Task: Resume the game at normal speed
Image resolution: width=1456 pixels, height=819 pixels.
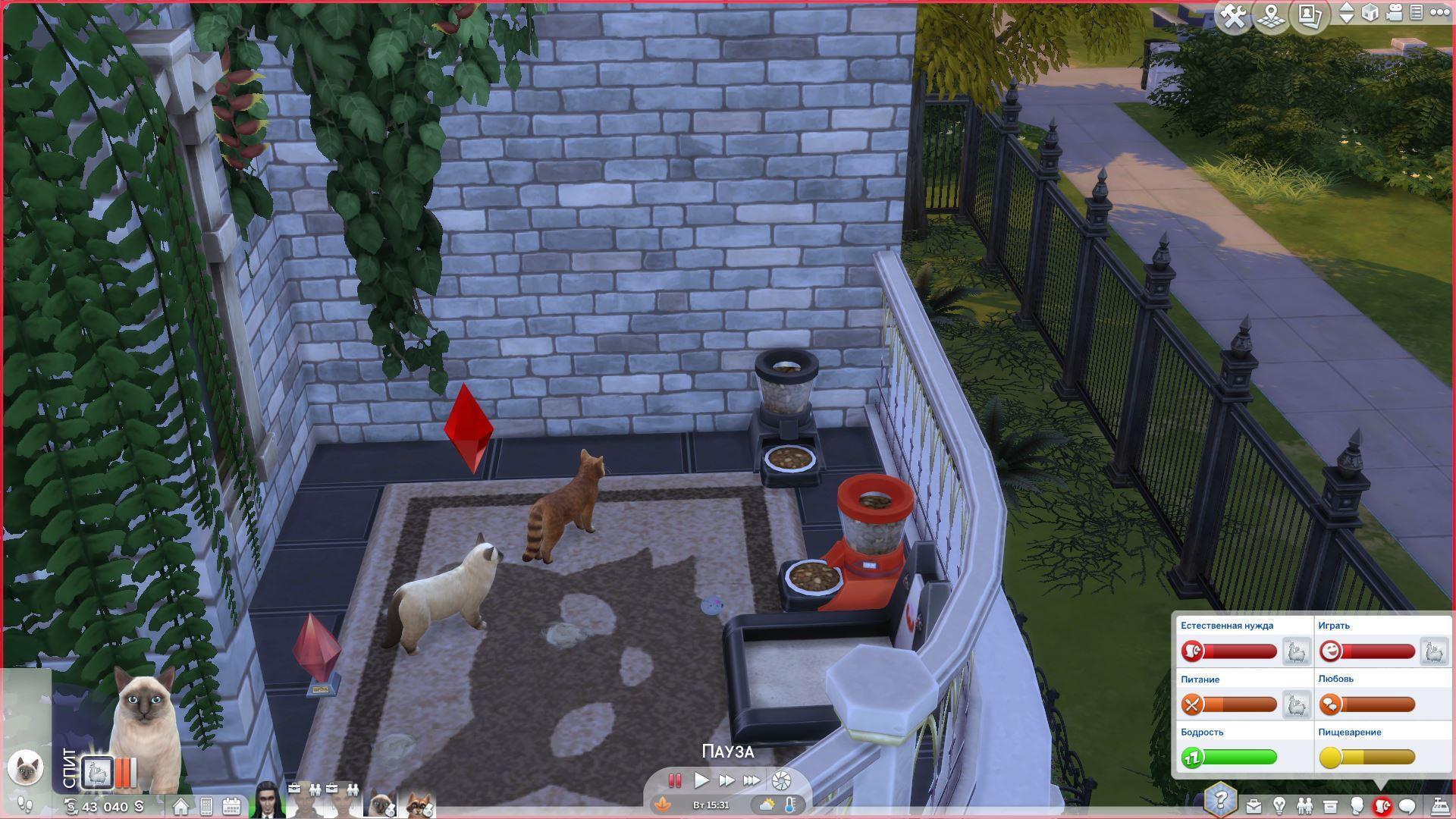Action: pyautogui.click(x=701, y=780)
